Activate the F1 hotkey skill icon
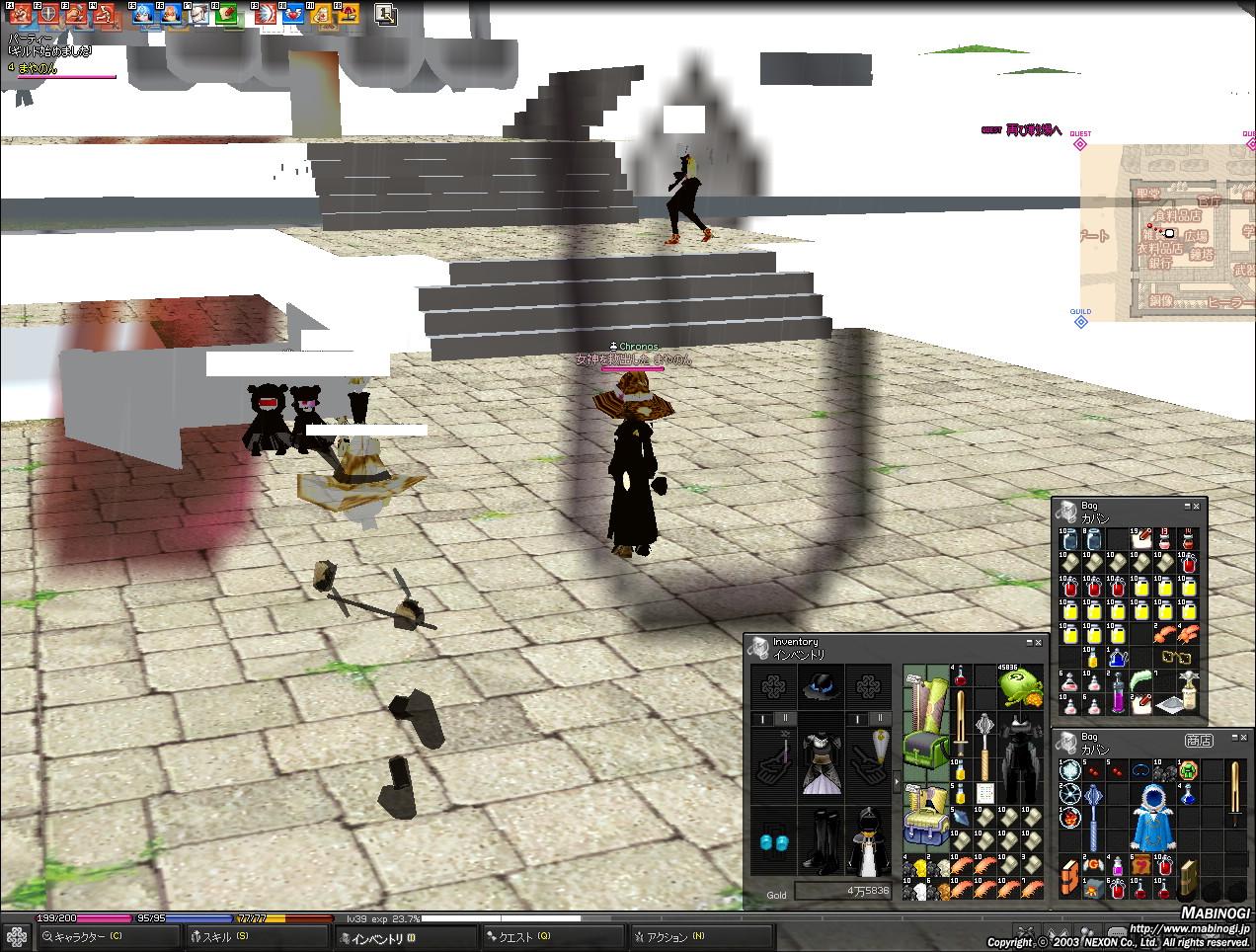1256x952 pixels. (20, 15)
